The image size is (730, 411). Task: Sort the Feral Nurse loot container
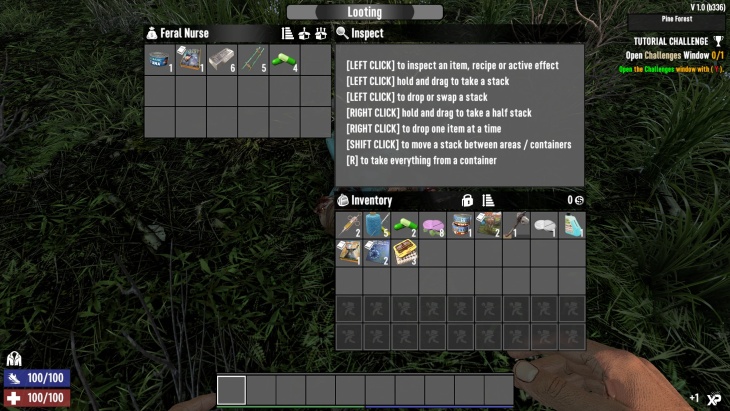coord(288,33)
